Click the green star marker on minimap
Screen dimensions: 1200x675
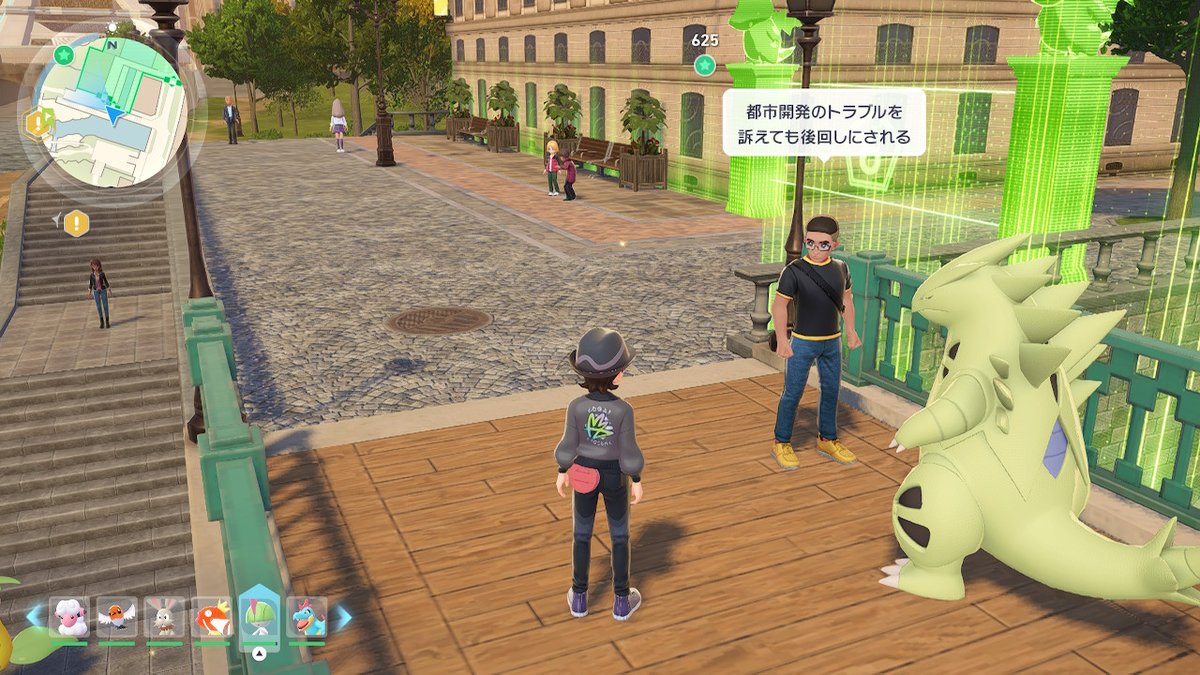pos(65,53)
